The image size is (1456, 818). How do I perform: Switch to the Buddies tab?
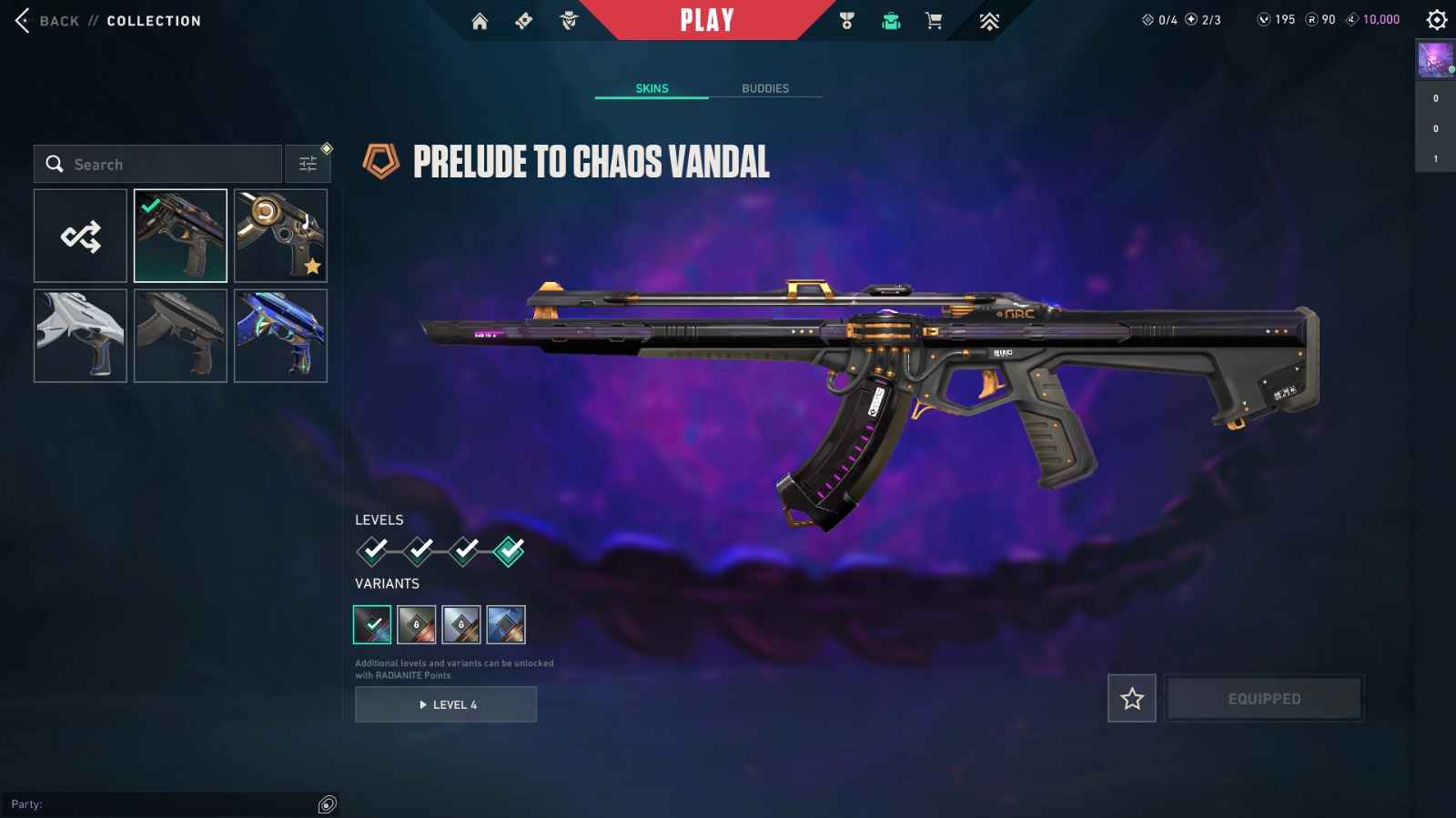coord(765,88)
